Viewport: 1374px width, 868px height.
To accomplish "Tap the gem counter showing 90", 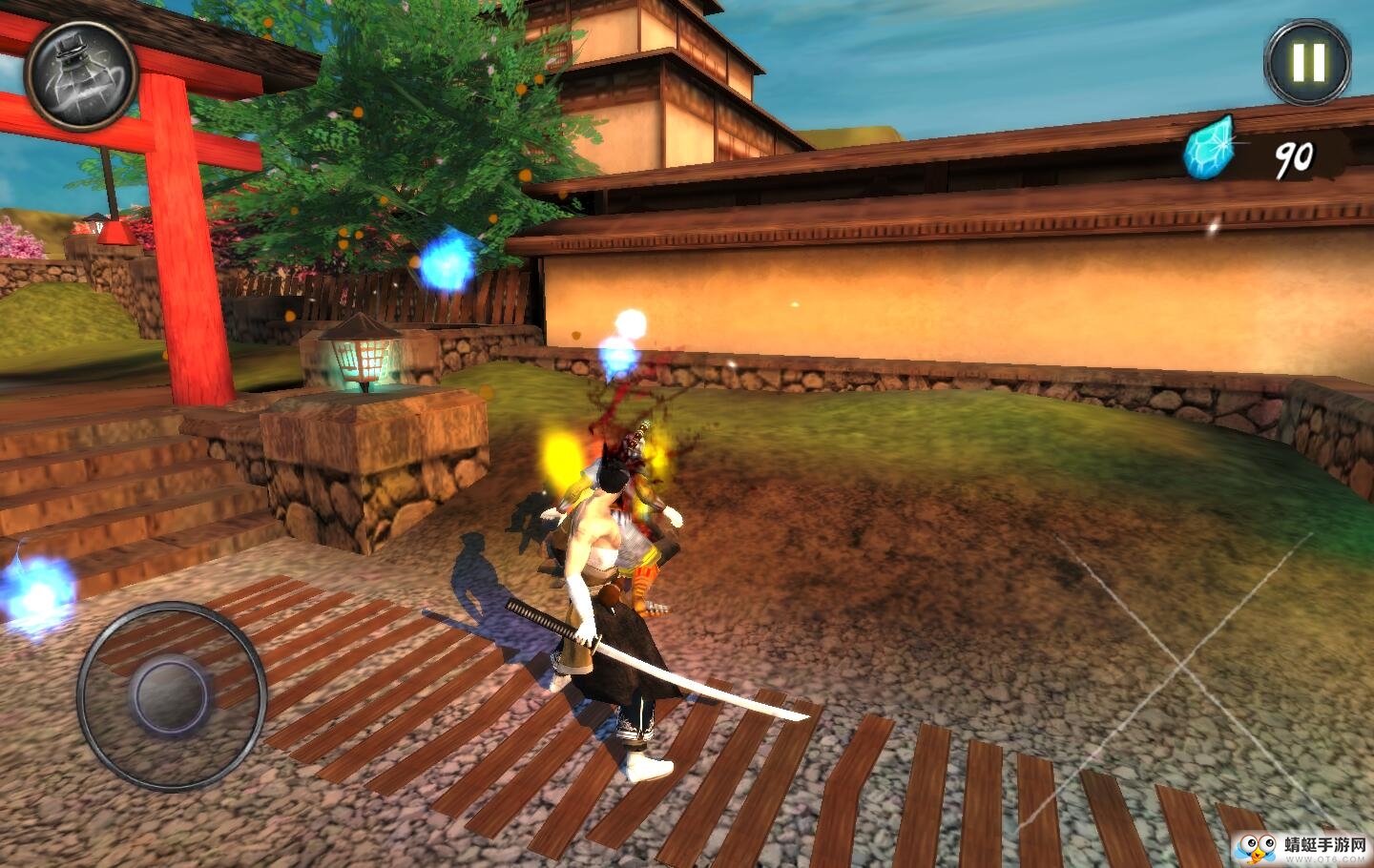I will pos(1293,155).
